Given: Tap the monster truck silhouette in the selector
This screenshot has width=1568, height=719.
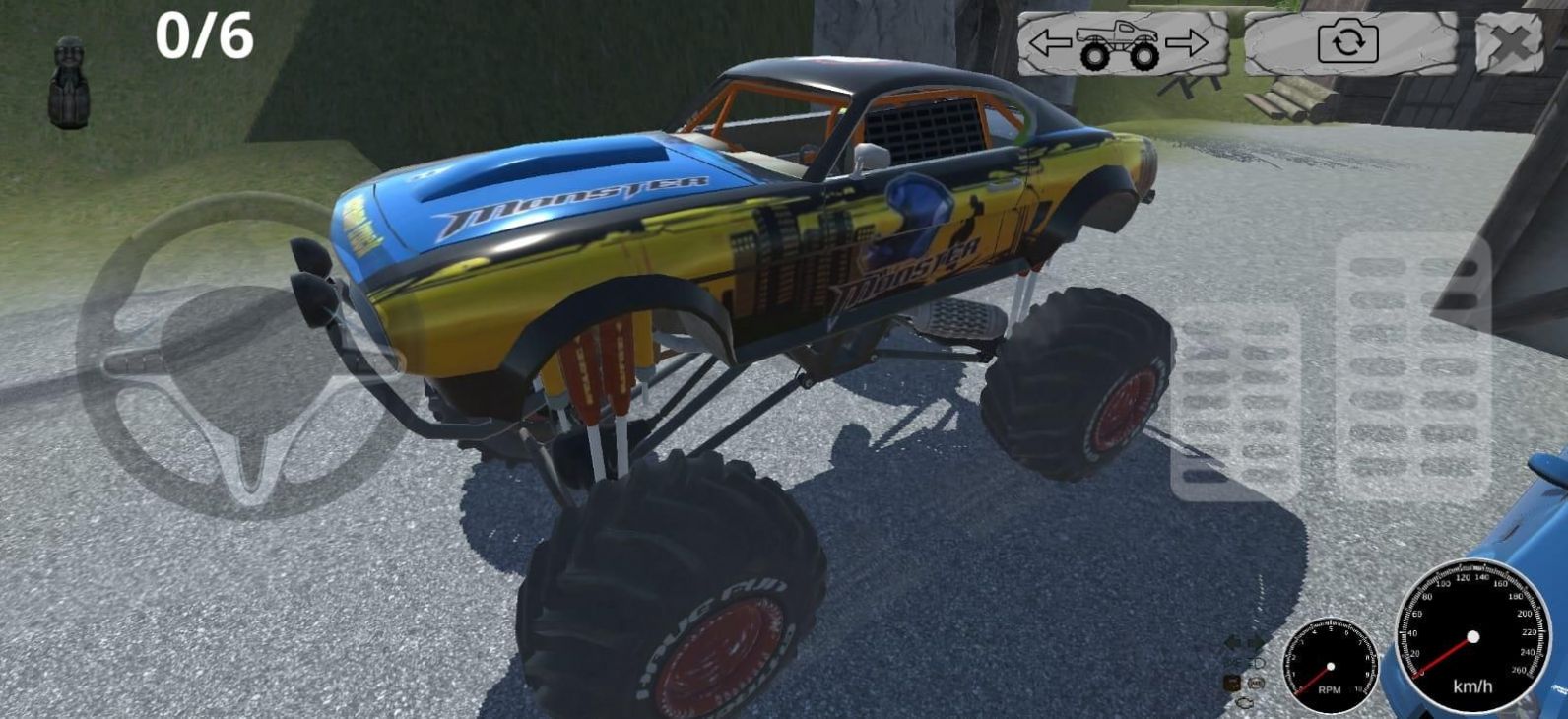Looking at the screenshot, I should 1118,42.
